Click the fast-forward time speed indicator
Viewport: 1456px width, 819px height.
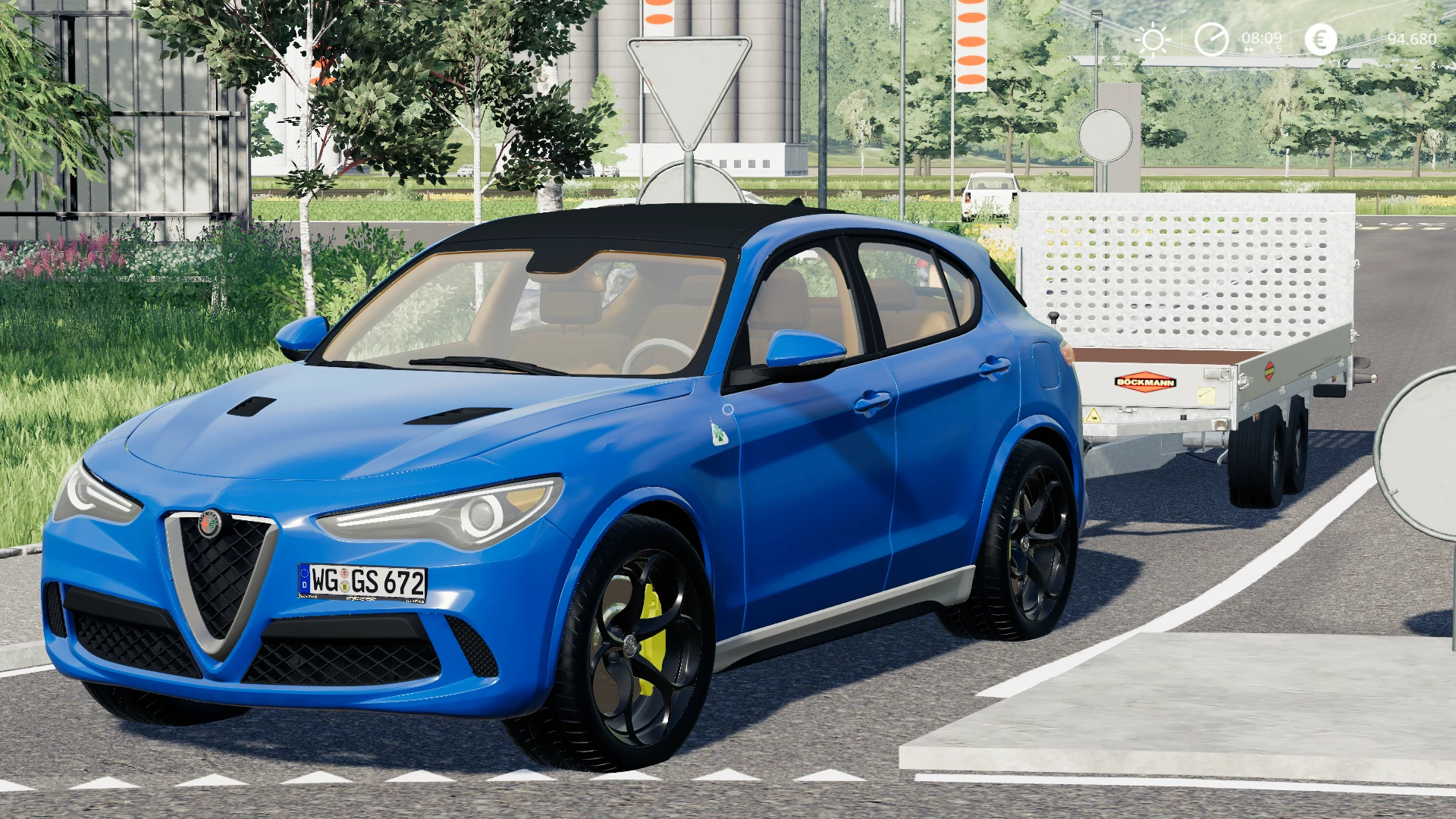point(1250,50)
